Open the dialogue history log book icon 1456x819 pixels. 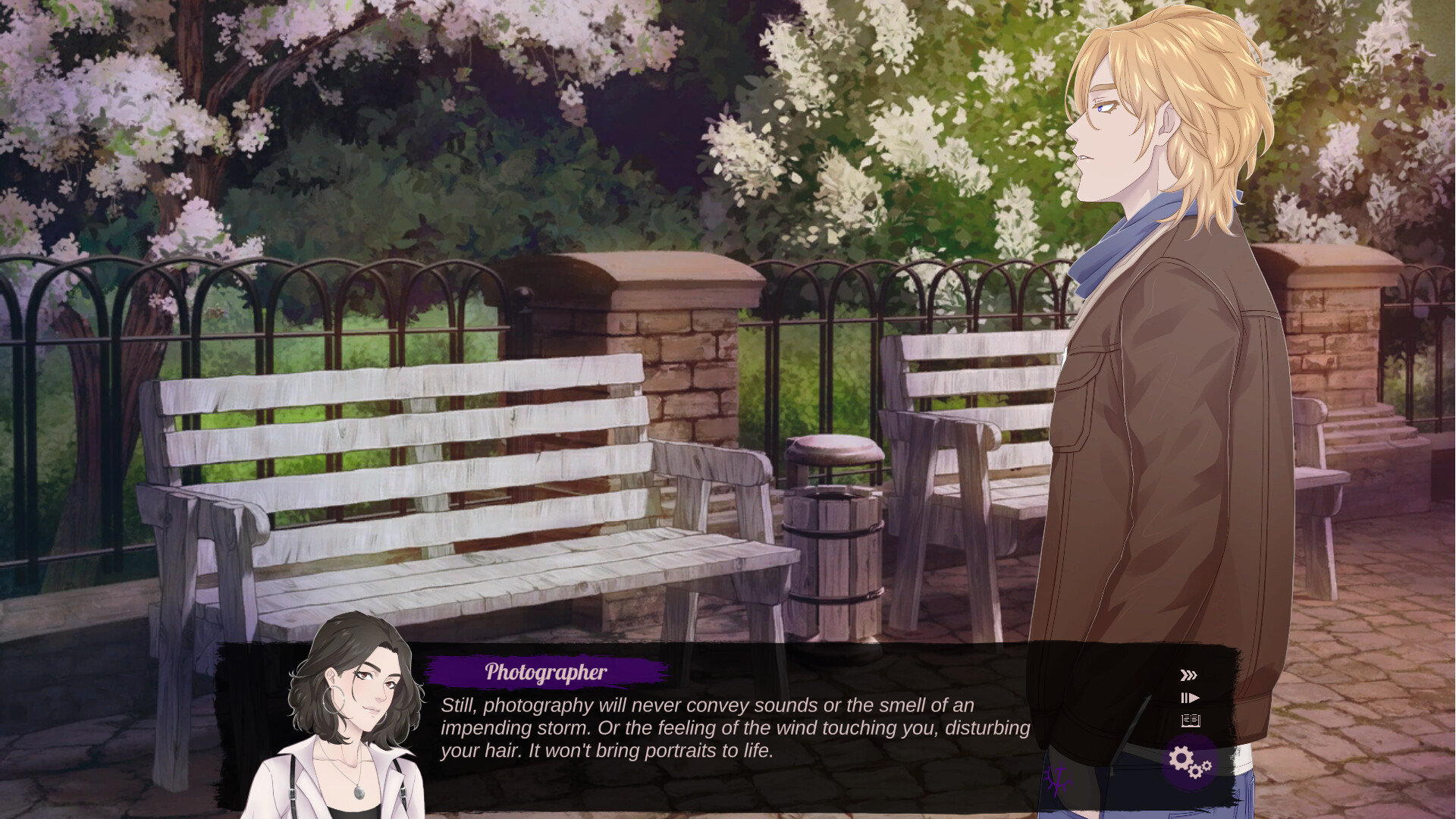(x=1190, y=720)
